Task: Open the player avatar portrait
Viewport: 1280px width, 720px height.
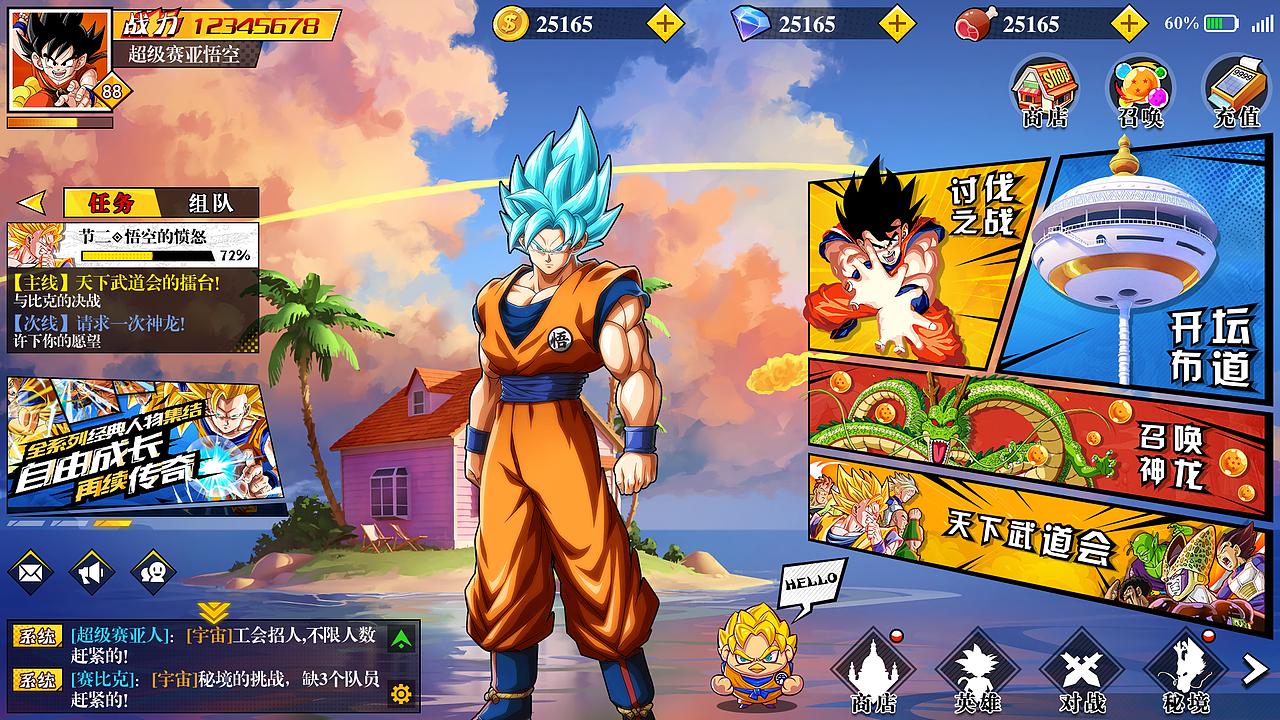Action: coord(58,58)
